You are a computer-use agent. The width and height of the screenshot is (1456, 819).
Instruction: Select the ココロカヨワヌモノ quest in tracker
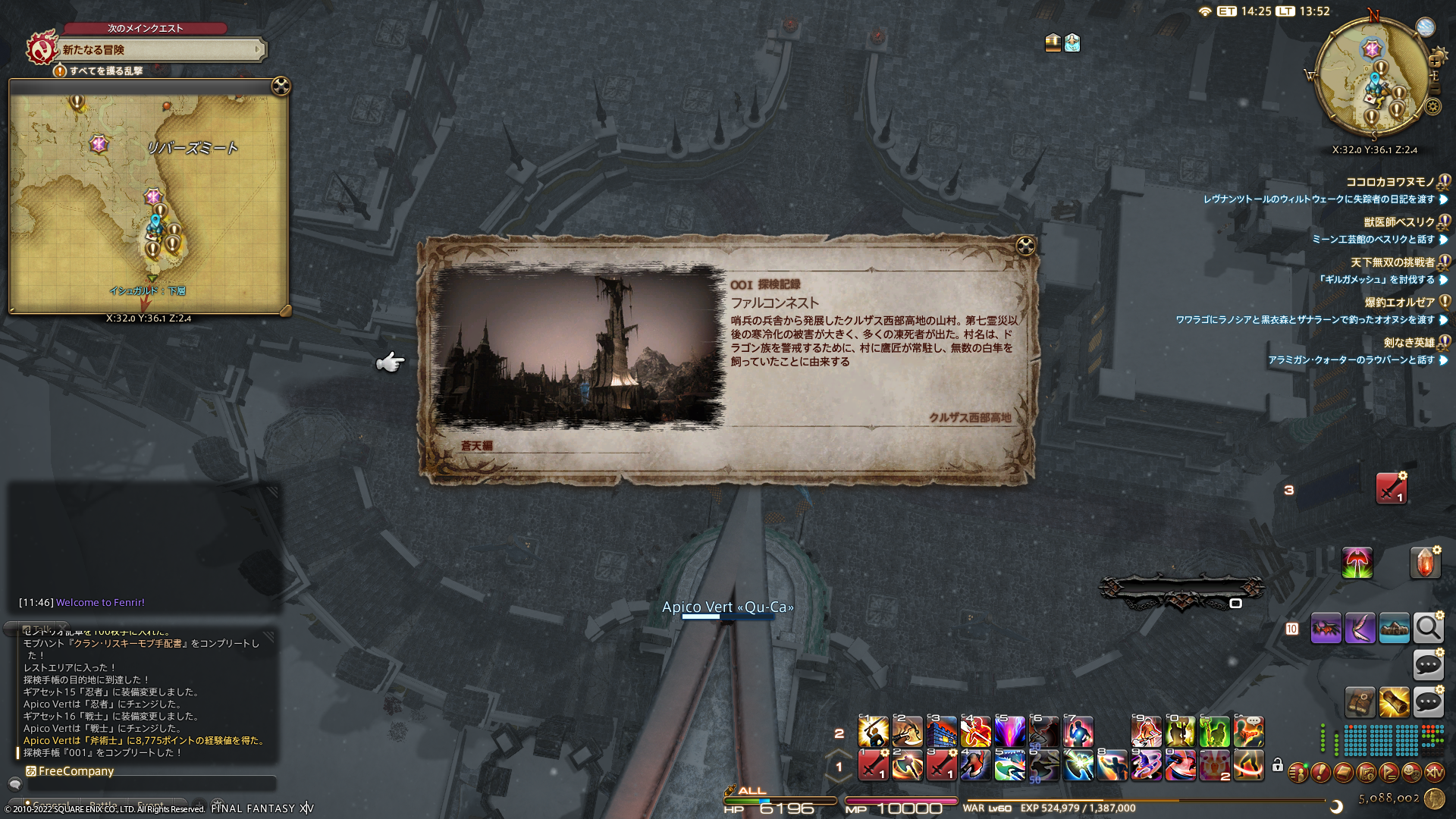tap(1390, 182)
